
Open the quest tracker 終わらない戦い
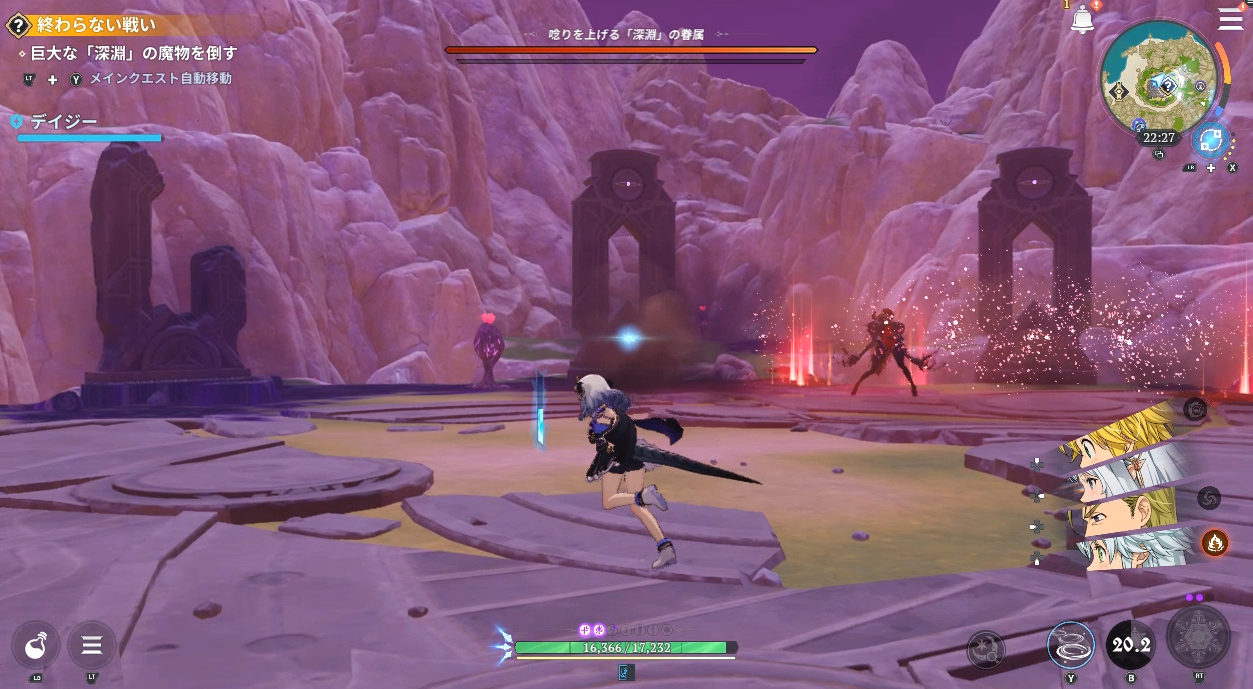coord(96,27)
